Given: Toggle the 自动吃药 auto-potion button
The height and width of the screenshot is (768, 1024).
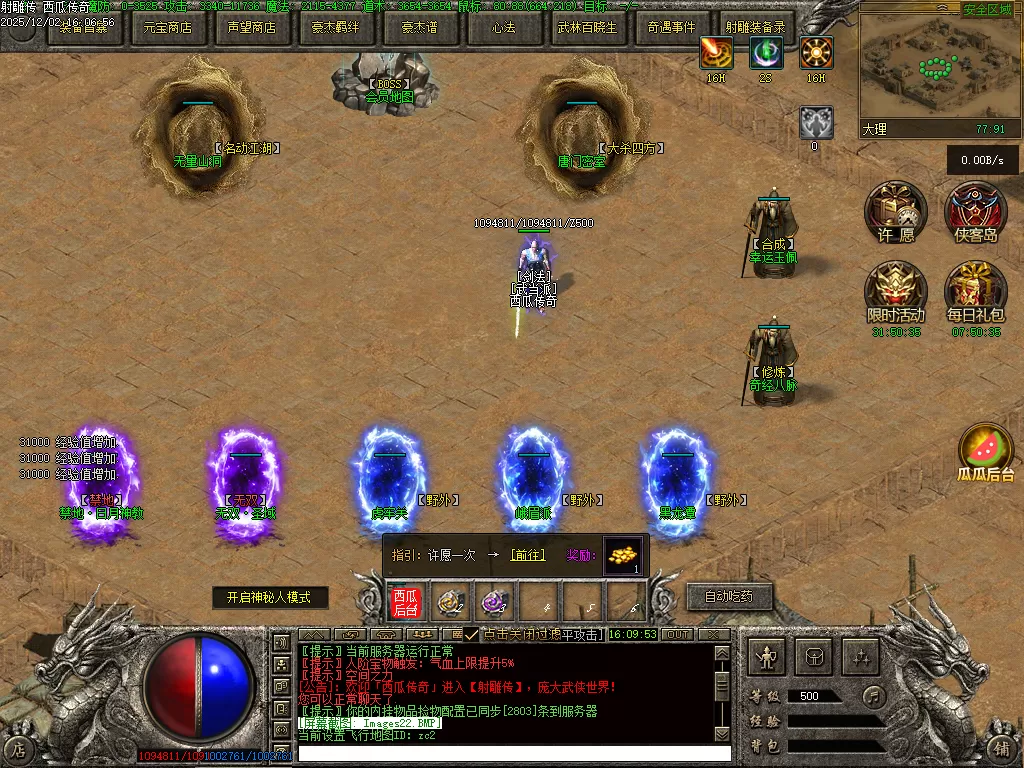Looking at the screenshot, I should [729, 597].
